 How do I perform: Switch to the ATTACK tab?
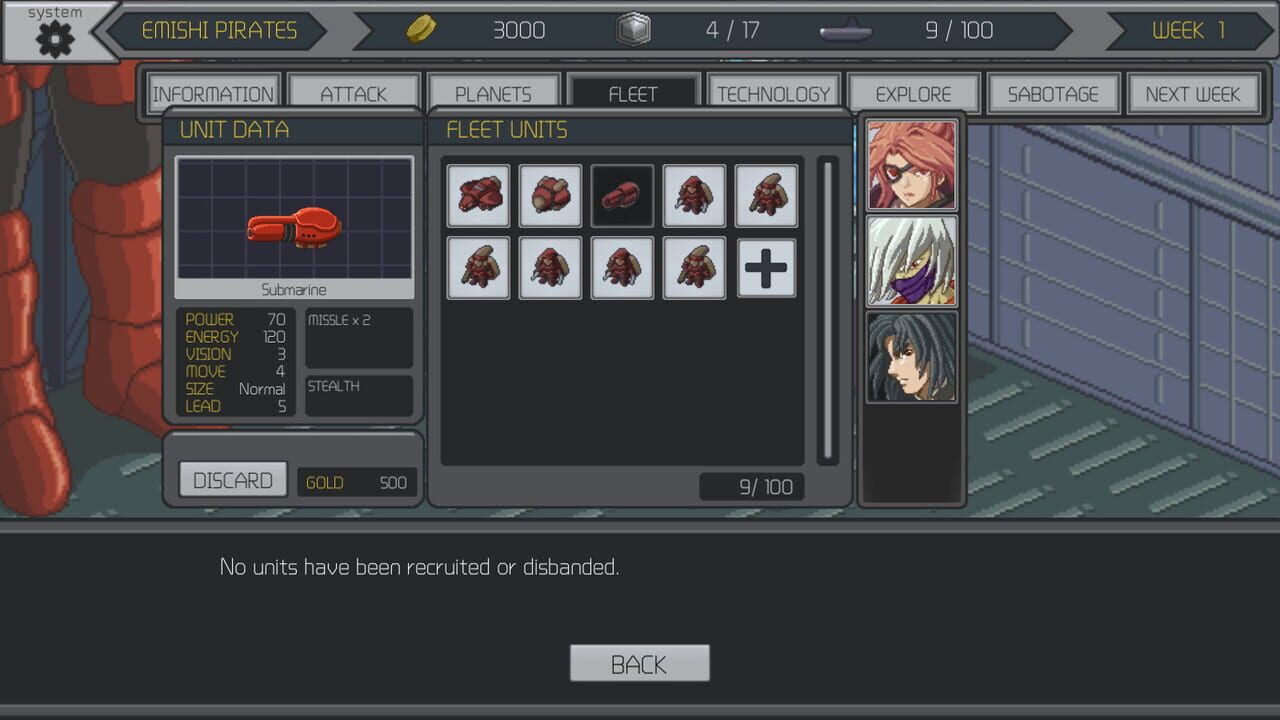(x=353, y=92)
